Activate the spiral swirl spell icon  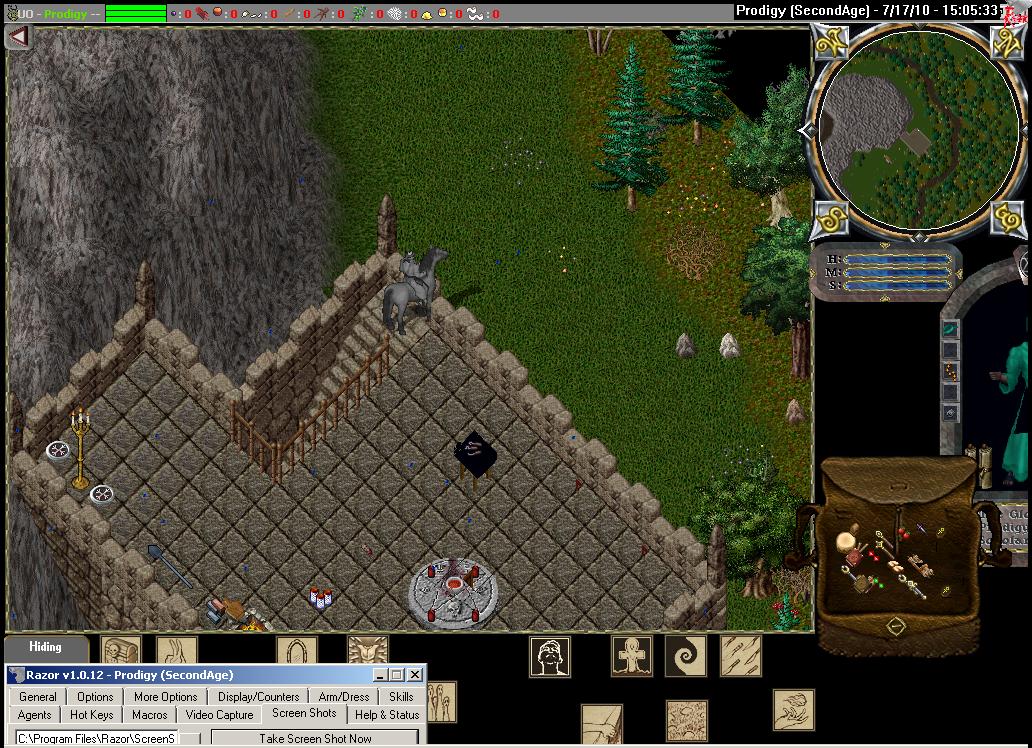point(685,656)
